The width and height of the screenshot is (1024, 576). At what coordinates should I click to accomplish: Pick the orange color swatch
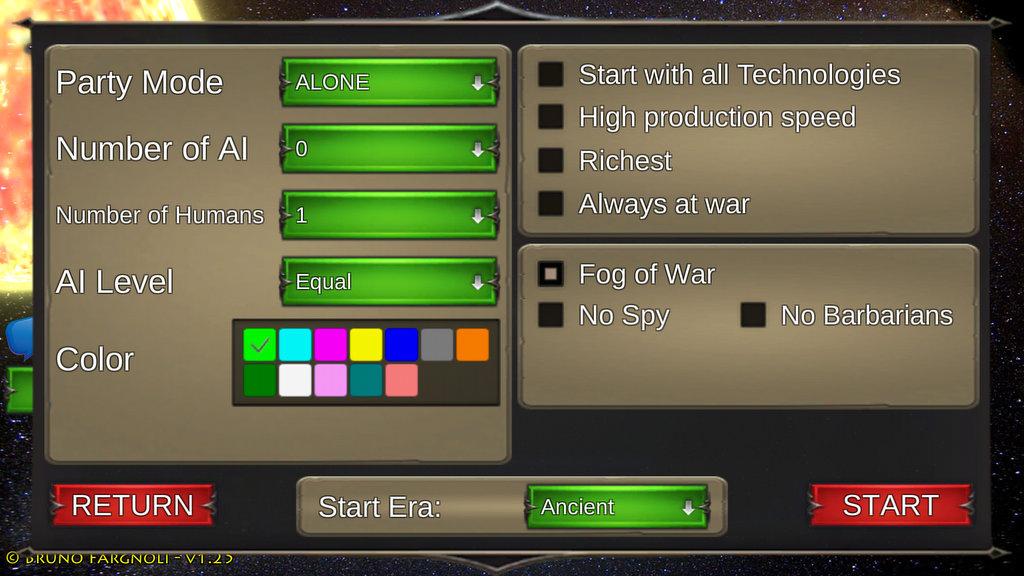coord(472,345)
